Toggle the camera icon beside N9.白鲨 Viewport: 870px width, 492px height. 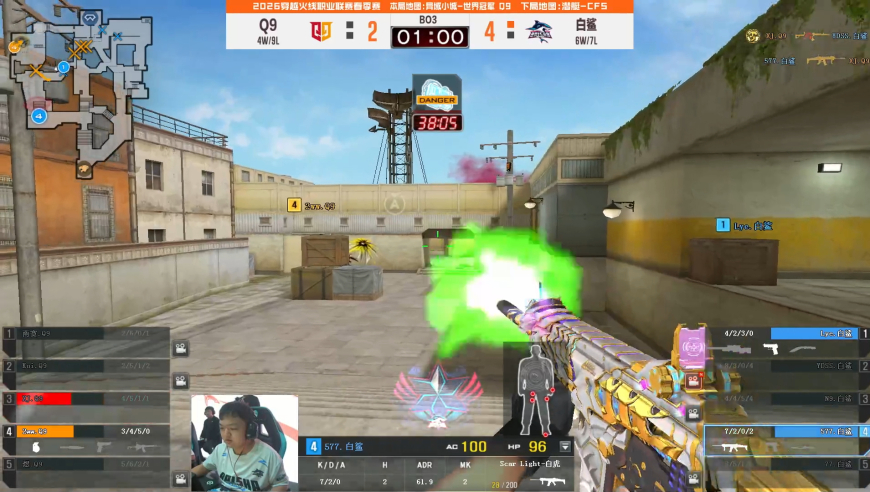pos(692,412)
